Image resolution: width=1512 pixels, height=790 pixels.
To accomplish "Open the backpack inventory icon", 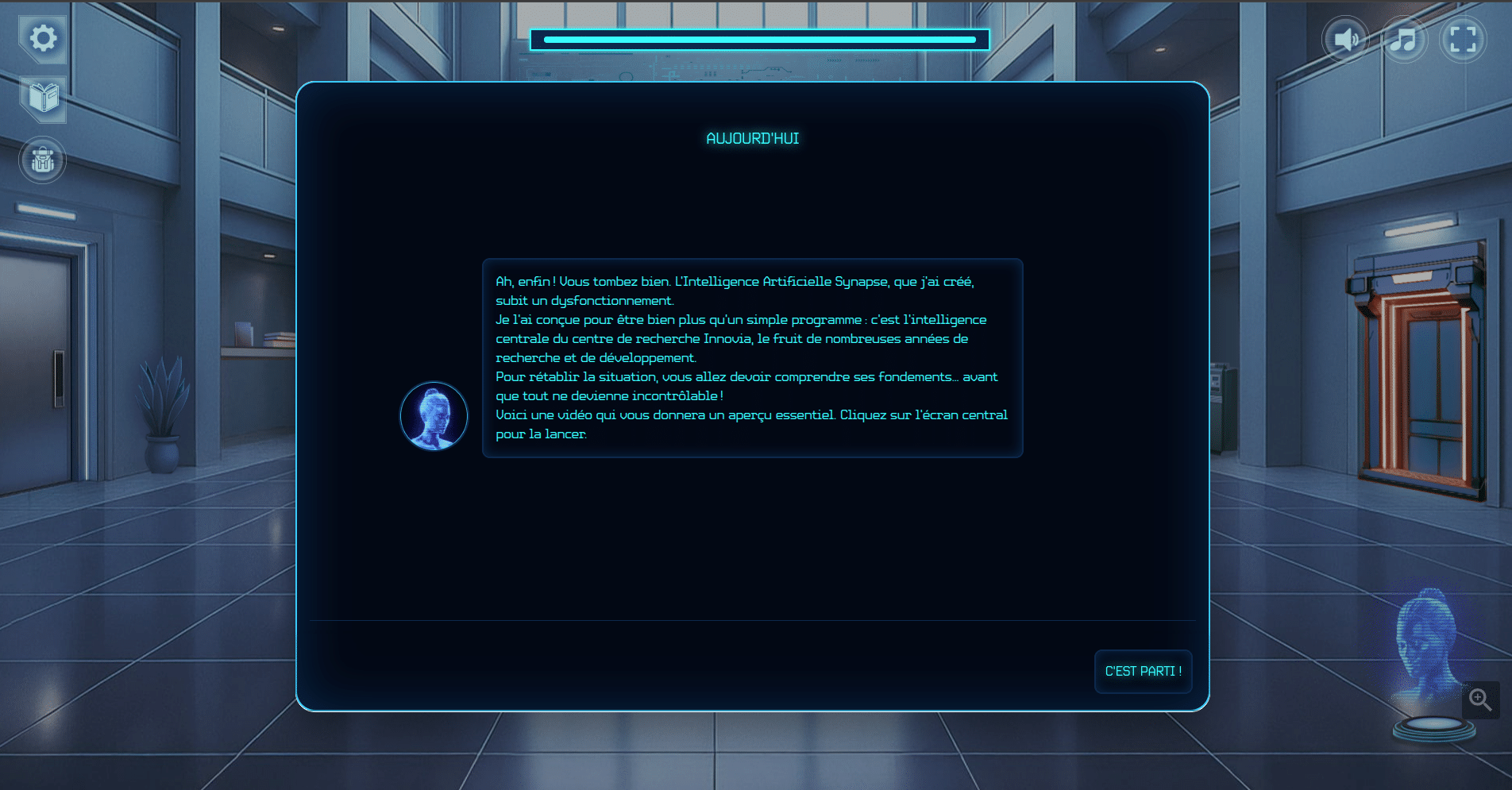I will [43, 160].
